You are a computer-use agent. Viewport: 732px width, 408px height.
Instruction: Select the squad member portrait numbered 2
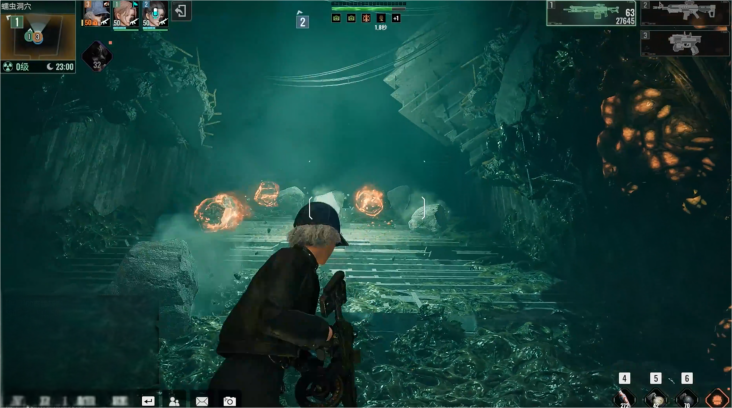coord(154,15)
